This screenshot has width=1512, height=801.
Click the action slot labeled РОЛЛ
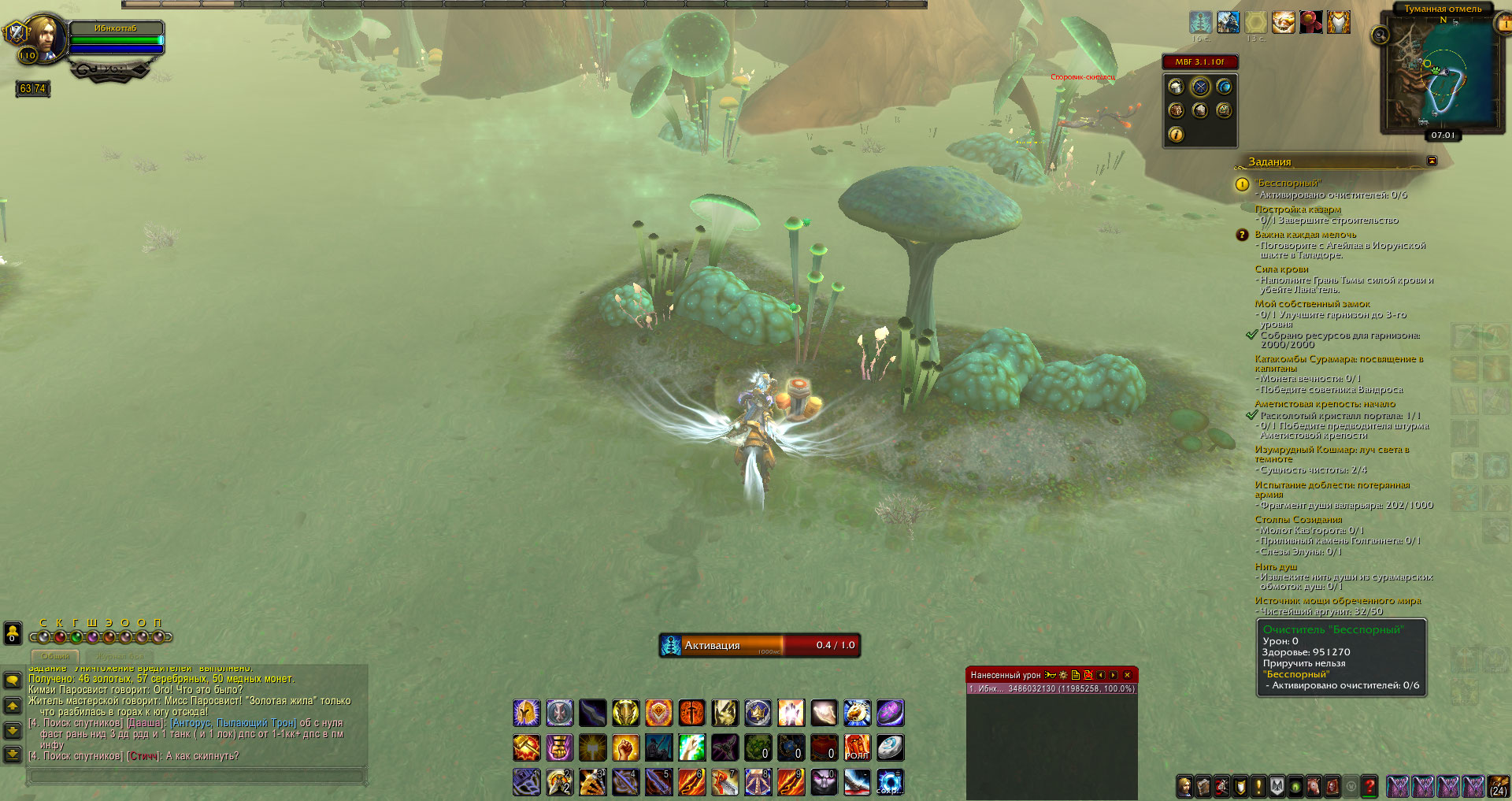point(857,747)
